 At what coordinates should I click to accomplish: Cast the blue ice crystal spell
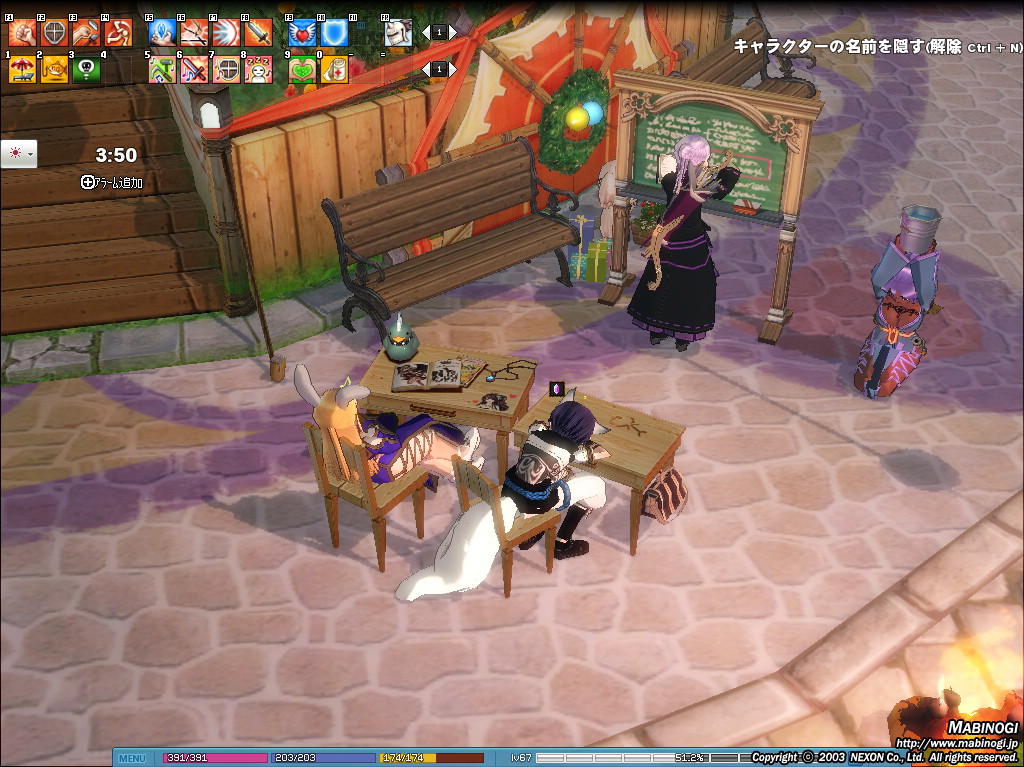point(162,33)
